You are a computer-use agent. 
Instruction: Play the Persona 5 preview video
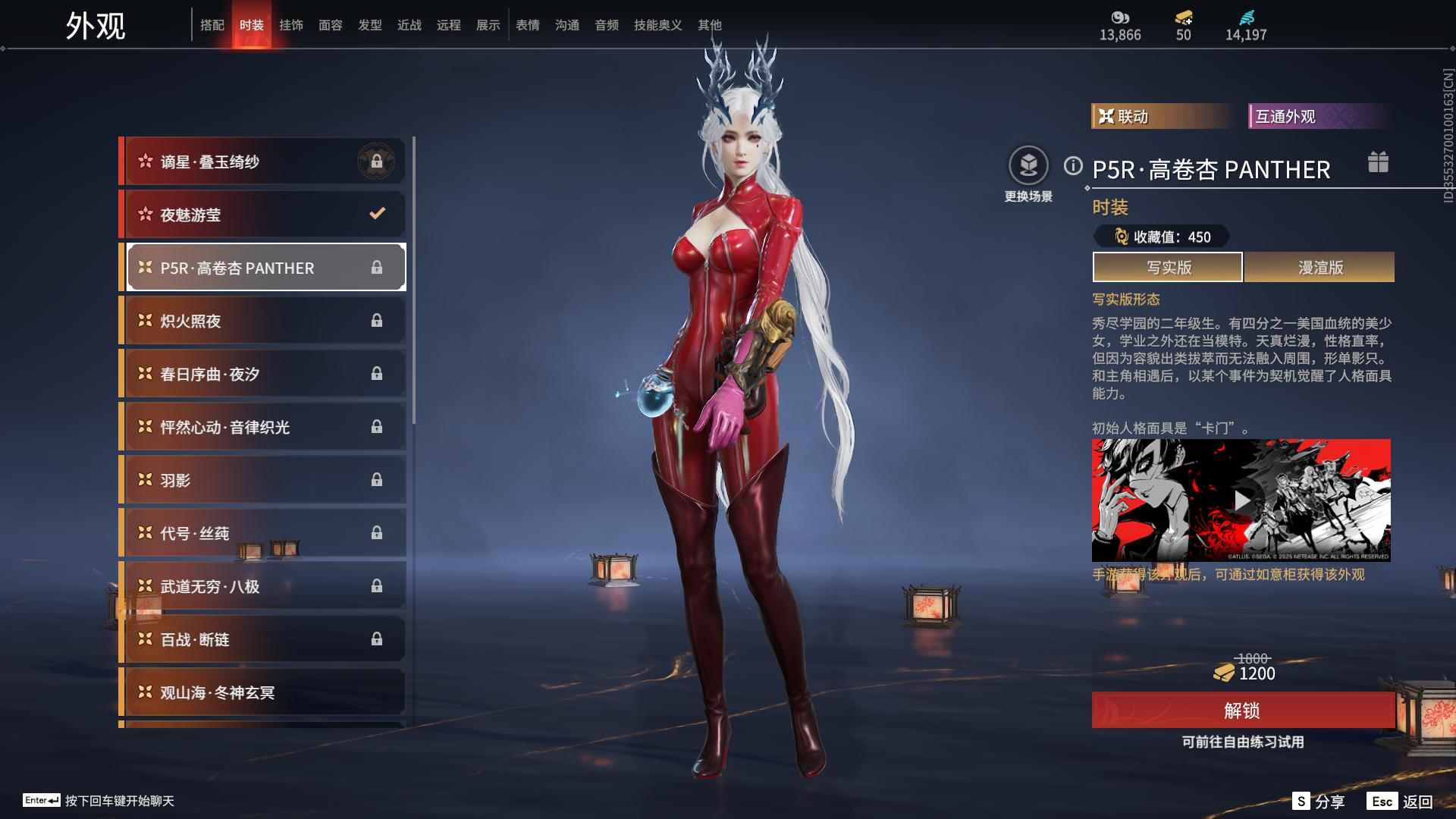coord(1241,500)
